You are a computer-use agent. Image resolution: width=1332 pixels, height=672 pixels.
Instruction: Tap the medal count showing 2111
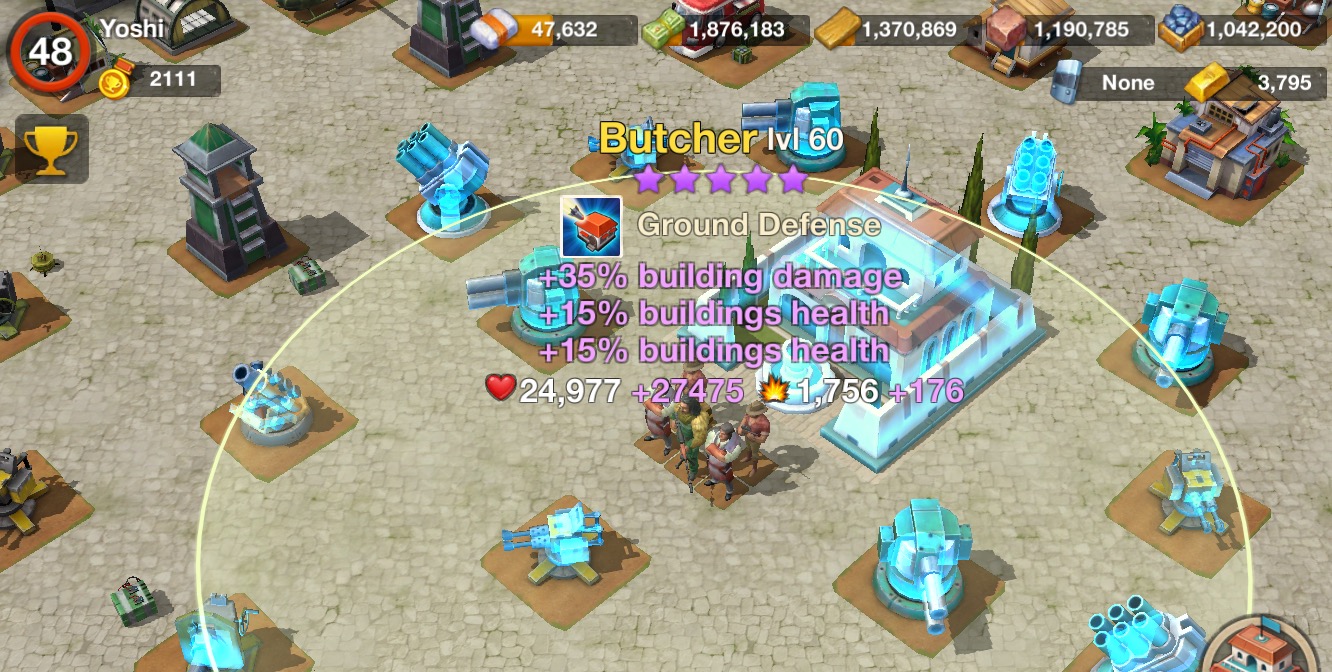(x=160, y=80)
